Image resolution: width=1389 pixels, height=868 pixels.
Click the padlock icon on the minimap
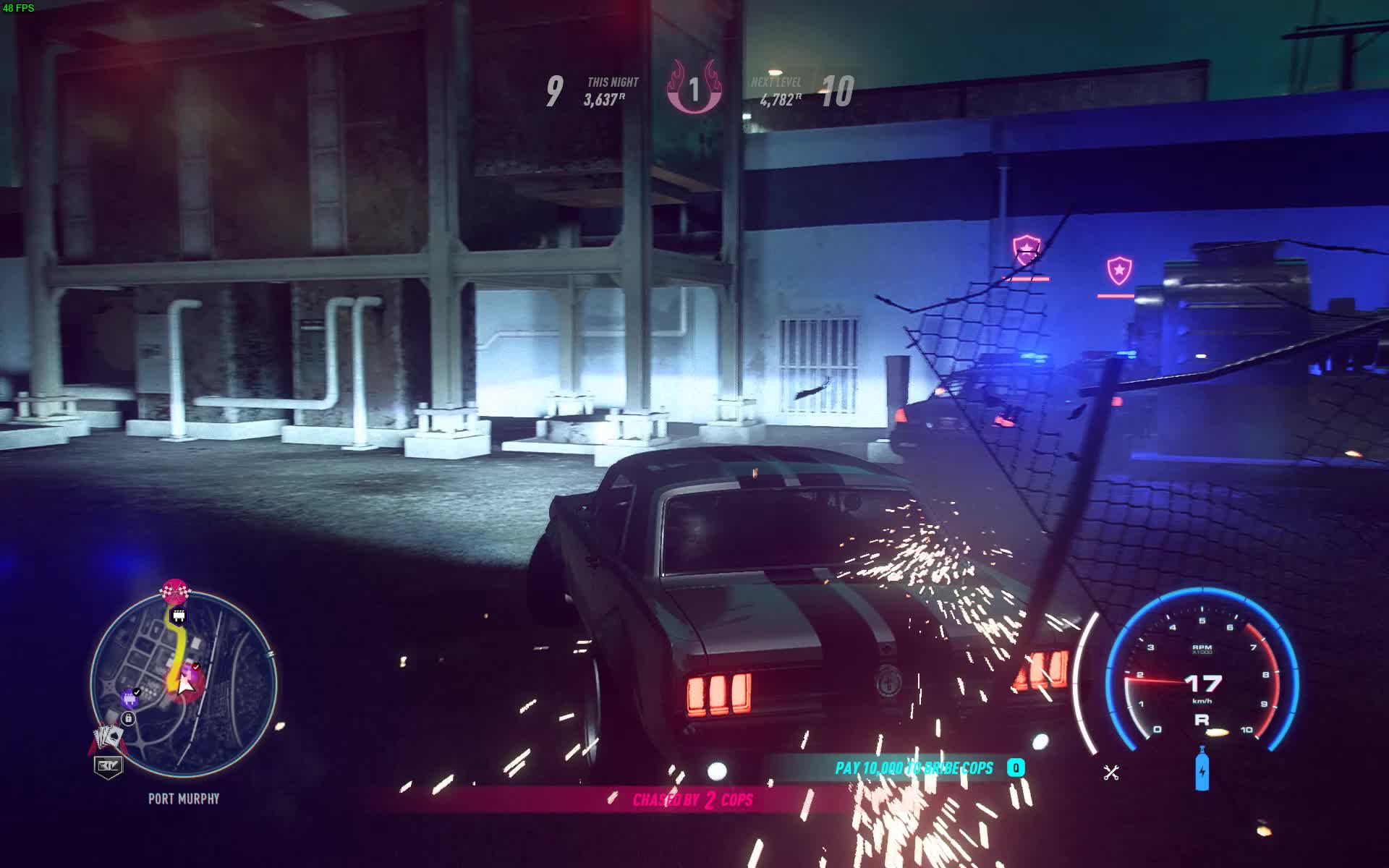pyautogui.click(x=129, y=717)
